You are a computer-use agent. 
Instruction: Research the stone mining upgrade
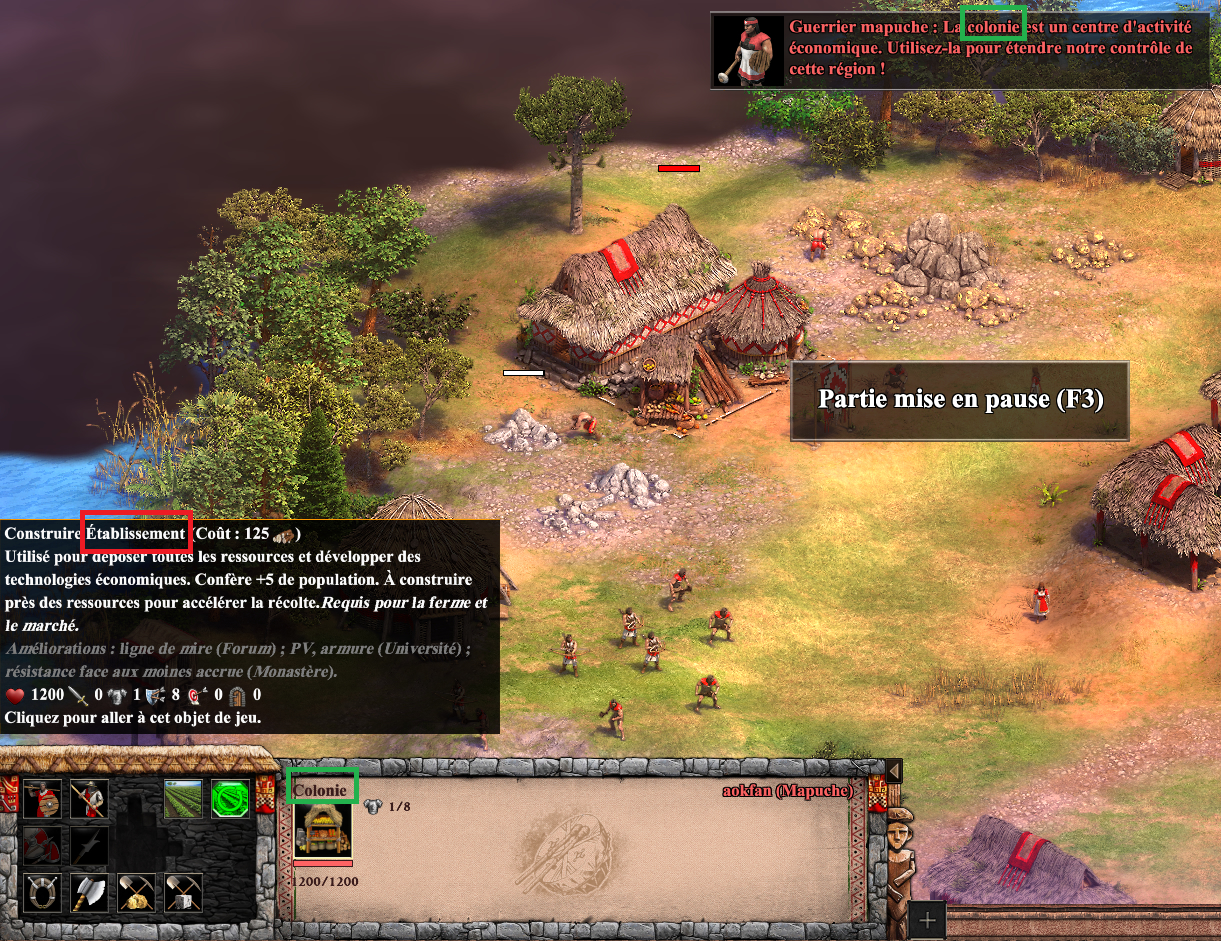point(183,892)
